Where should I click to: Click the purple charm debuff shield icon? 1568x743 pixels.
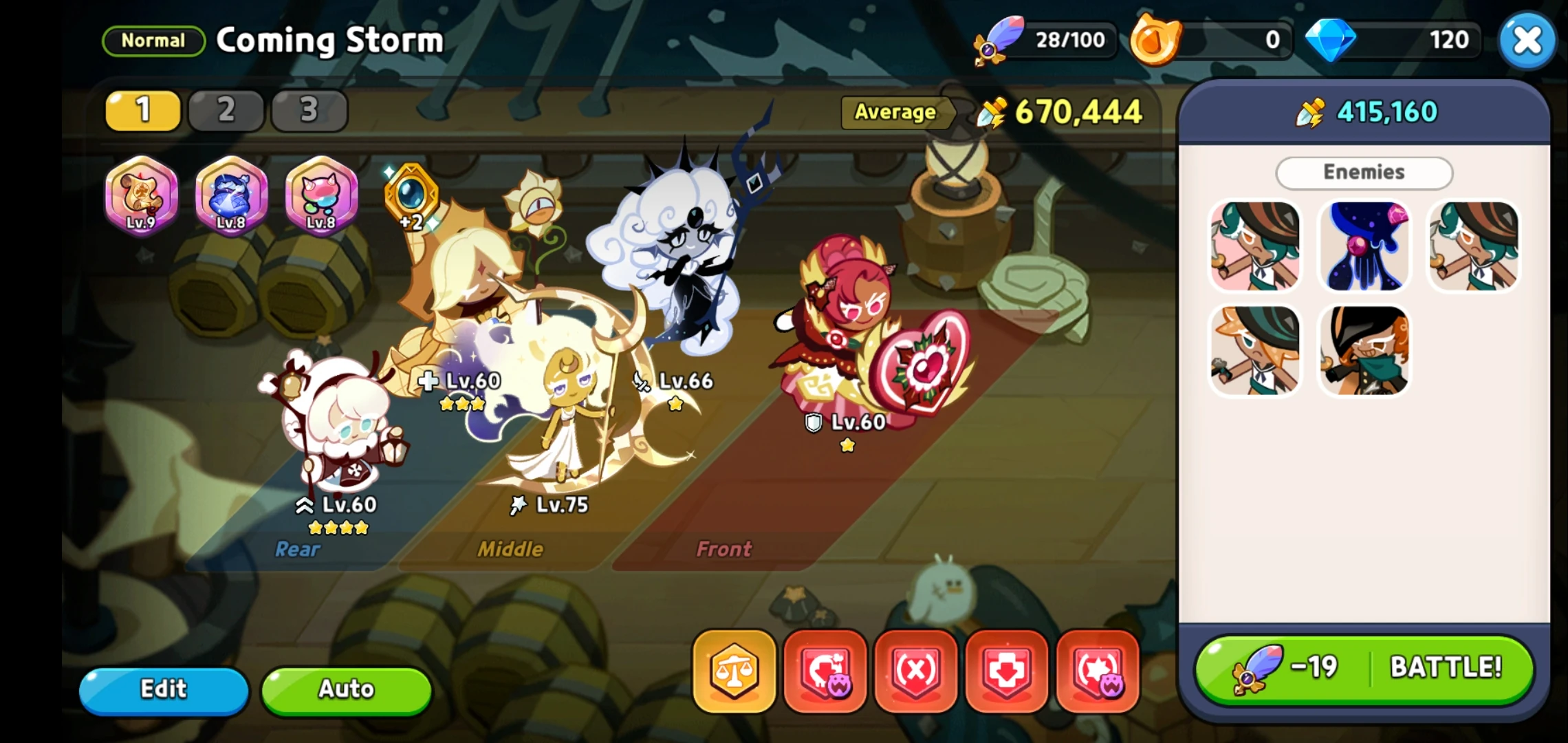(x=825, y=671)
